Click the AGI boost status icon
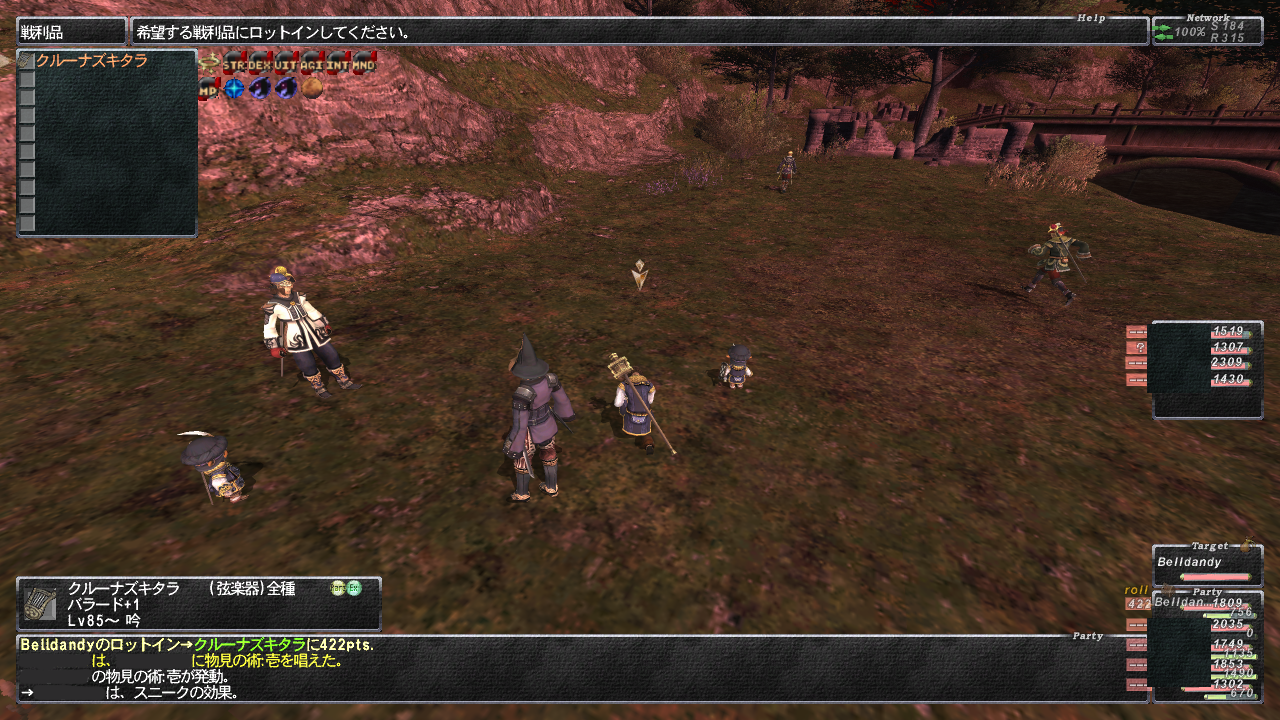 [x=312, y=63]
